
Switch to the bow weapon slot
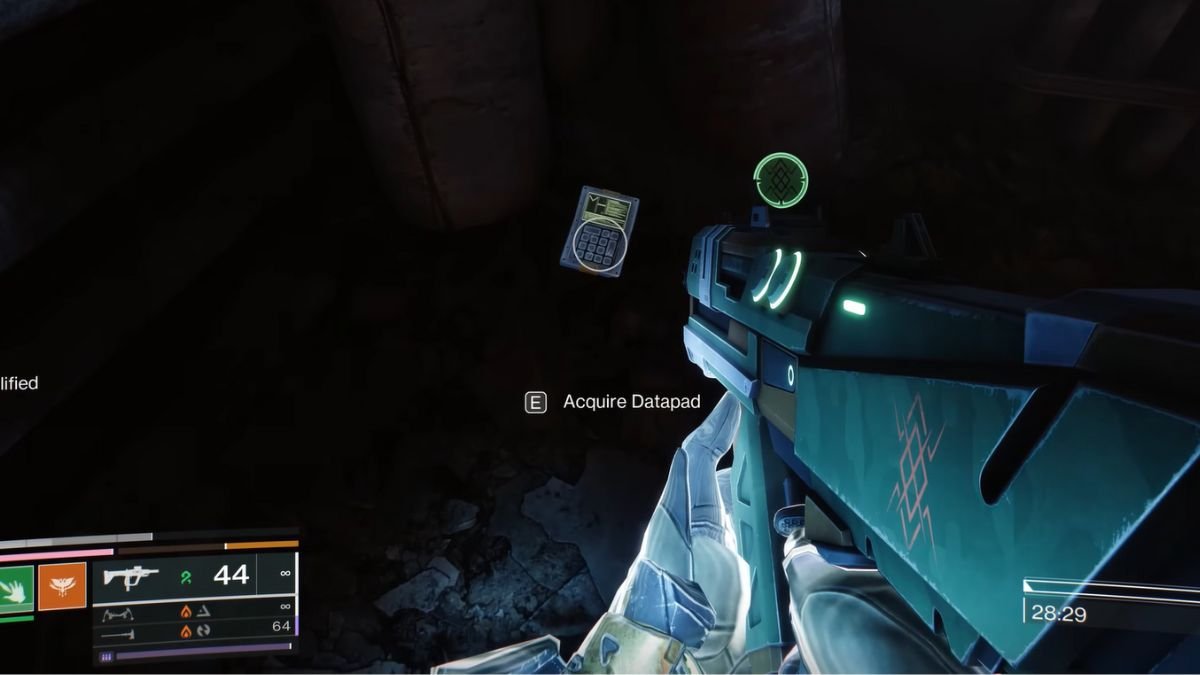click(x=117, y=613)
